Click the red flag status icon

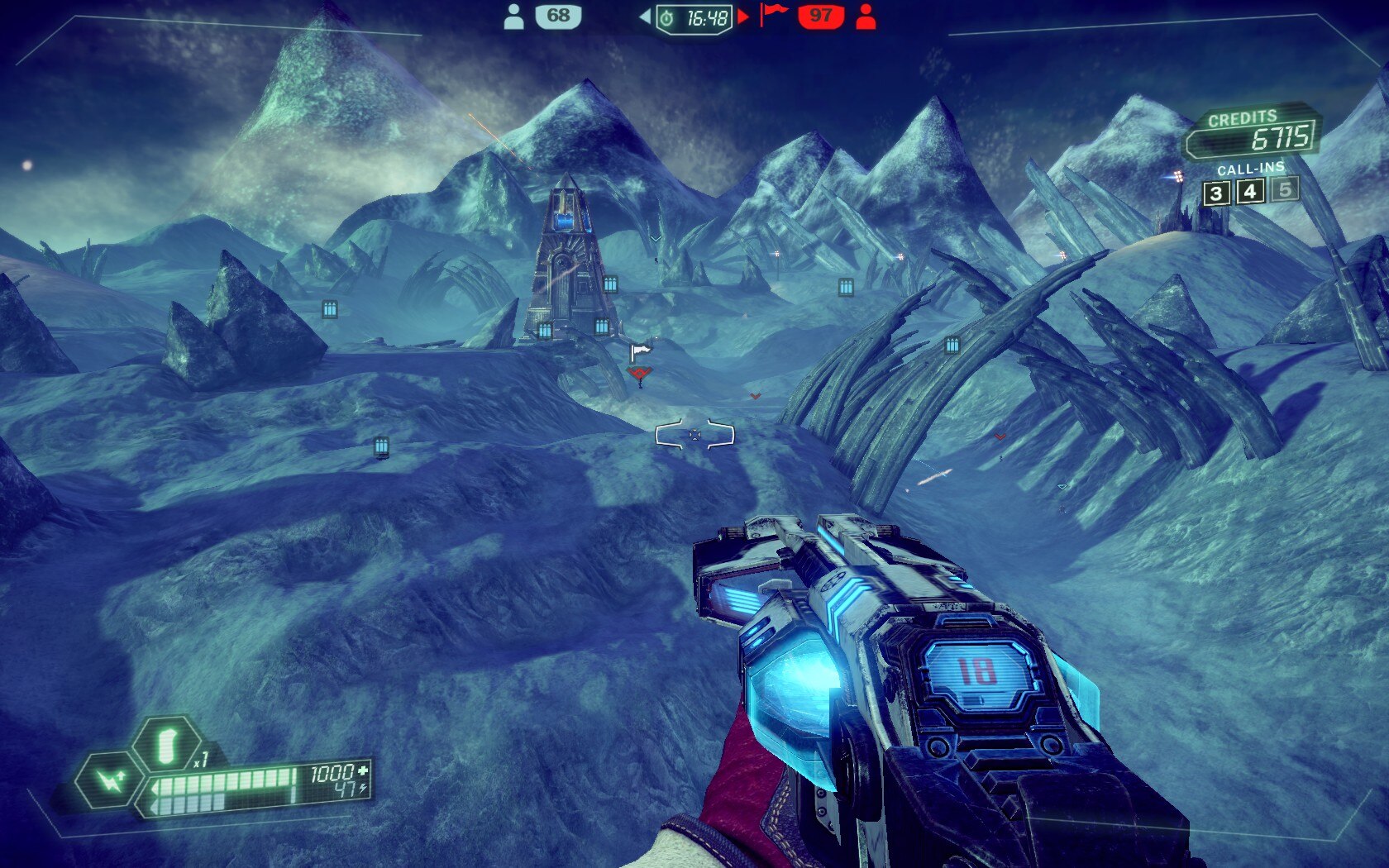[773, 13]
